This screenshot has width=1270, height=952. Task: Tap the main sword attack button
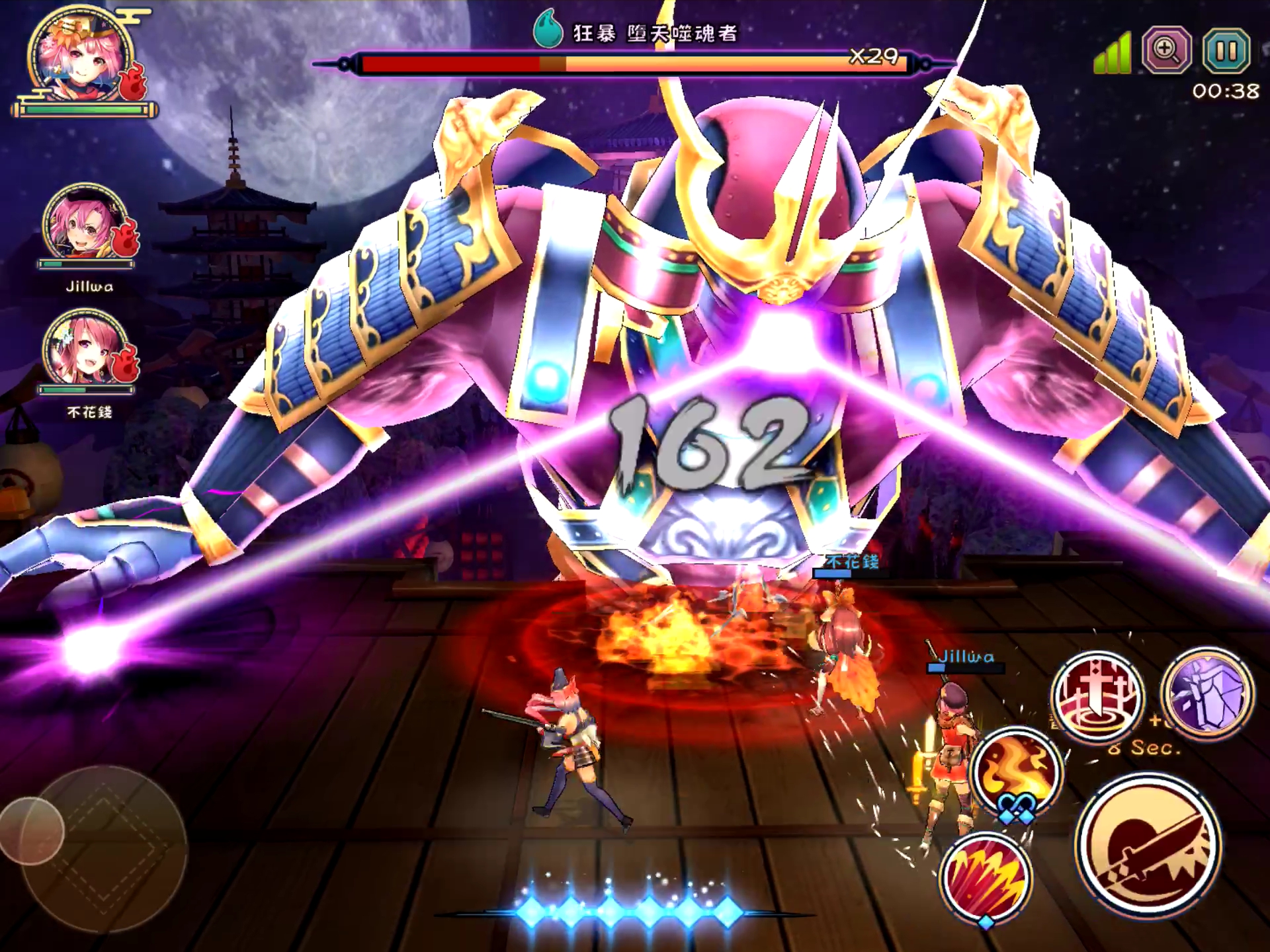click(1148, 846)
